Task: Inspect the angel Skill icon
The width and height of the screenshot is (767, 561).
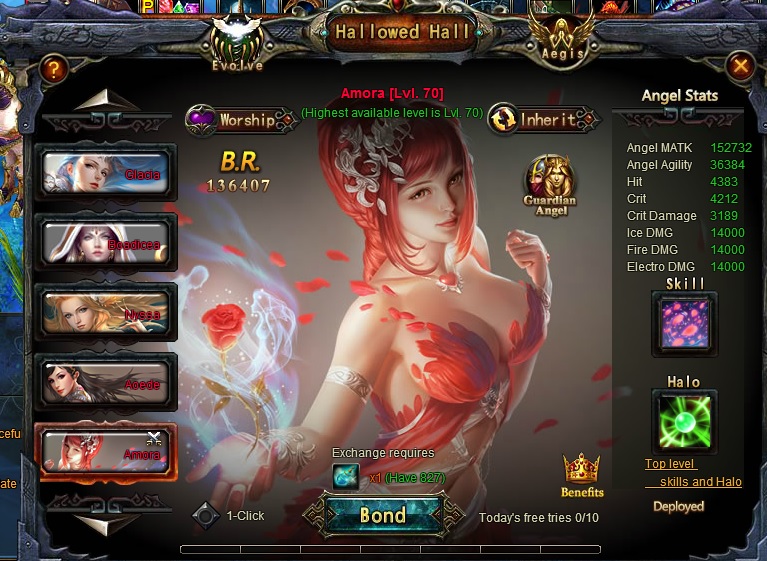Action: pos(685,325)
